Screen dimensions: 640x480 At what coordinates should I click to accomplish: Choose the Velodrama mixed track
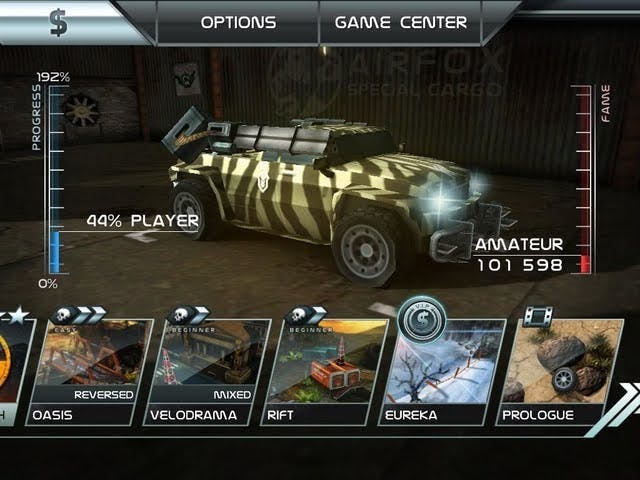point(206,372)
